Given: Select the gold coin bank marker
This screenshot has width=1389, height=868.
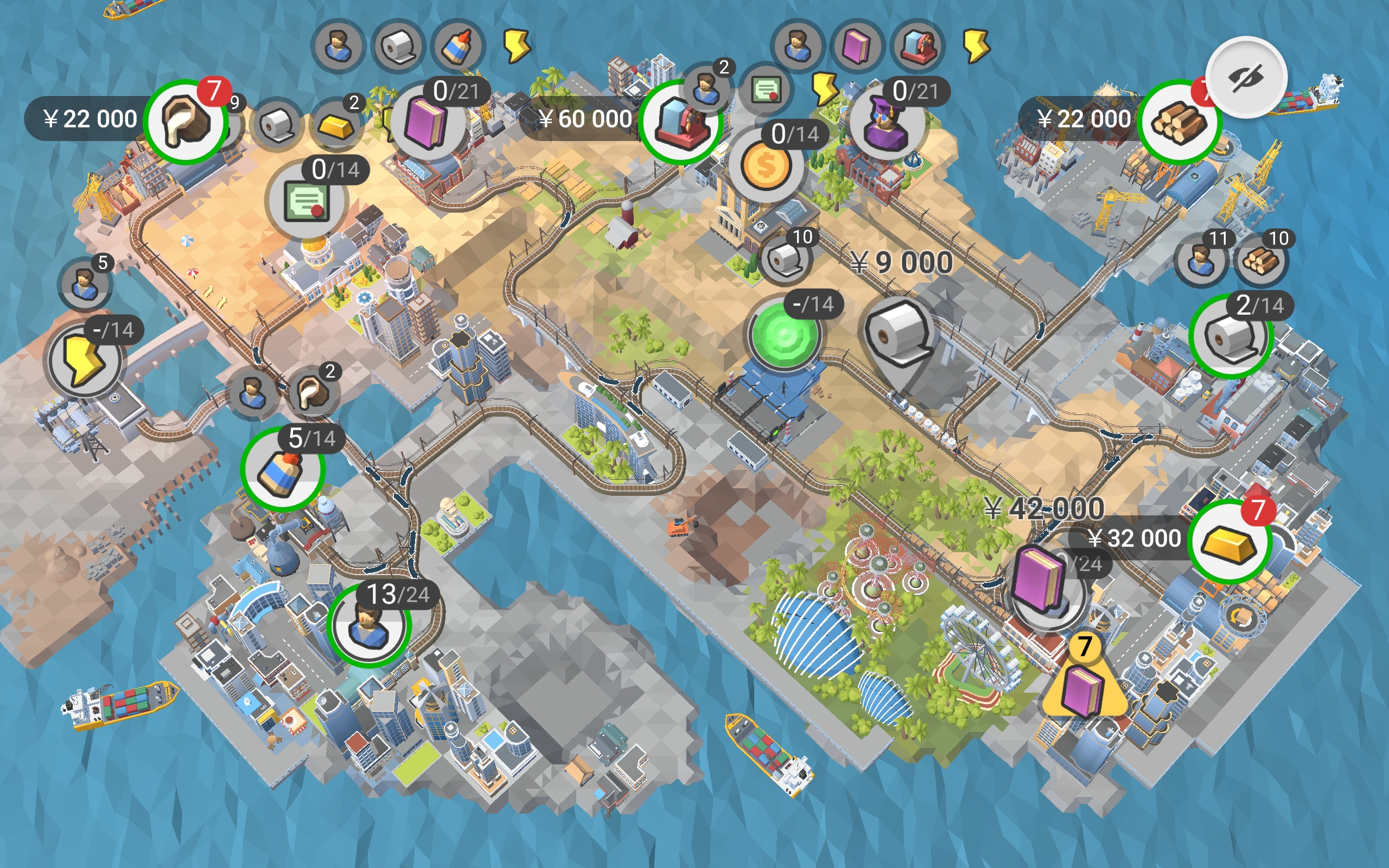Looking at the screenshot, I should tap(766, 166).
